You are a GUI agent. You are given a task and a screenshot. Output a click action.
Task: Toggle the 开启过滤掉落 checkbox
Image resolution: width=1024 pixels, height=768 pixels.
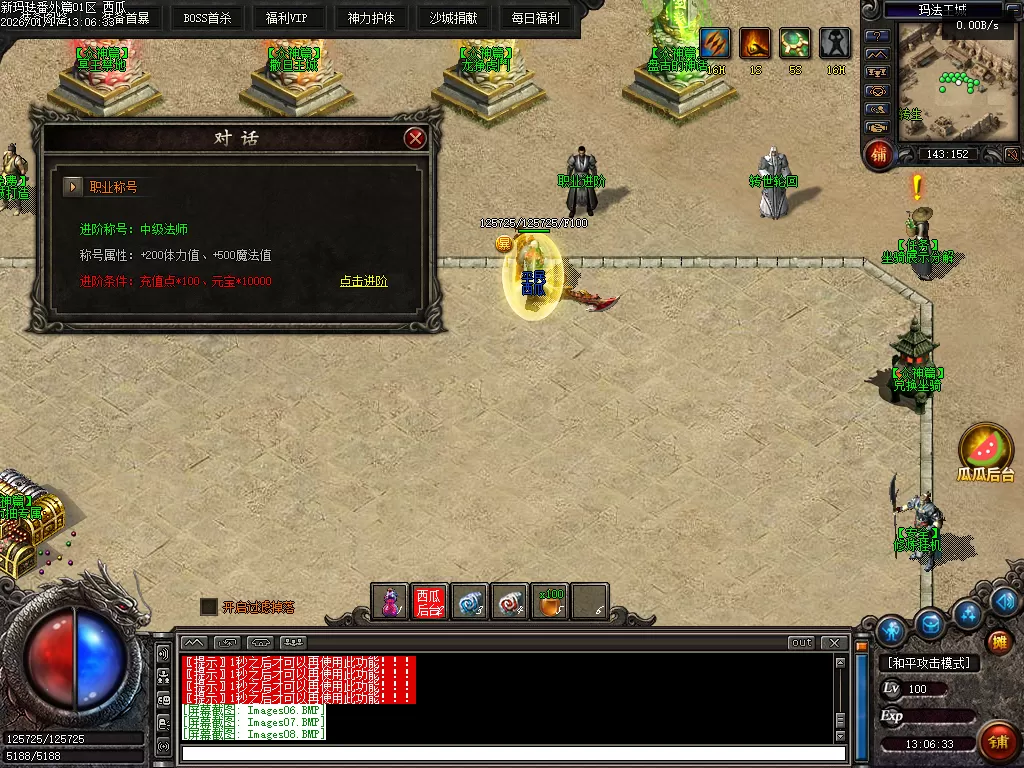[209, 606]
